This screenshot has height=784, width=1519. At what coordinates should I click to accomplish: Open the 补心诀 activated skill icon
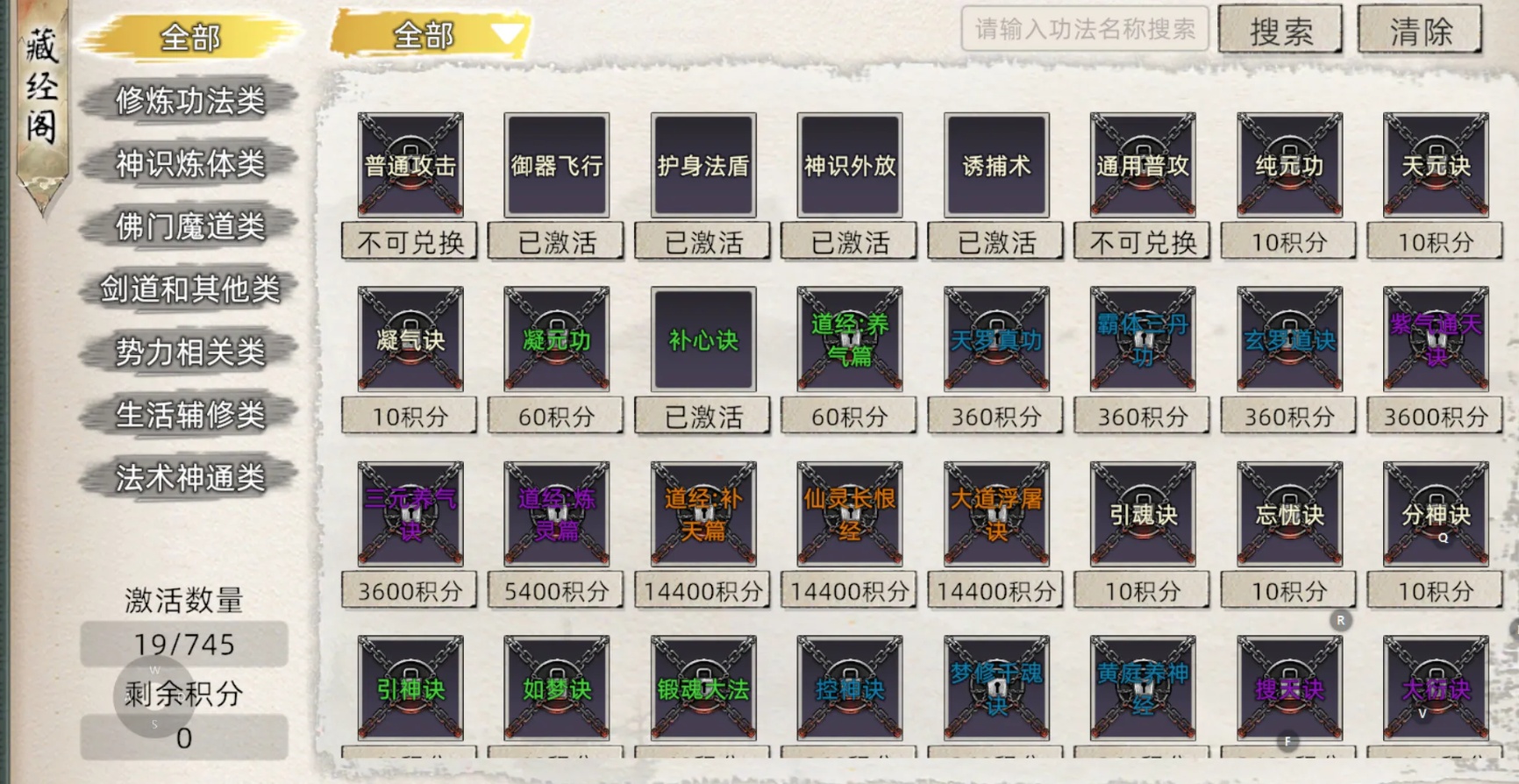click(702, 340)
